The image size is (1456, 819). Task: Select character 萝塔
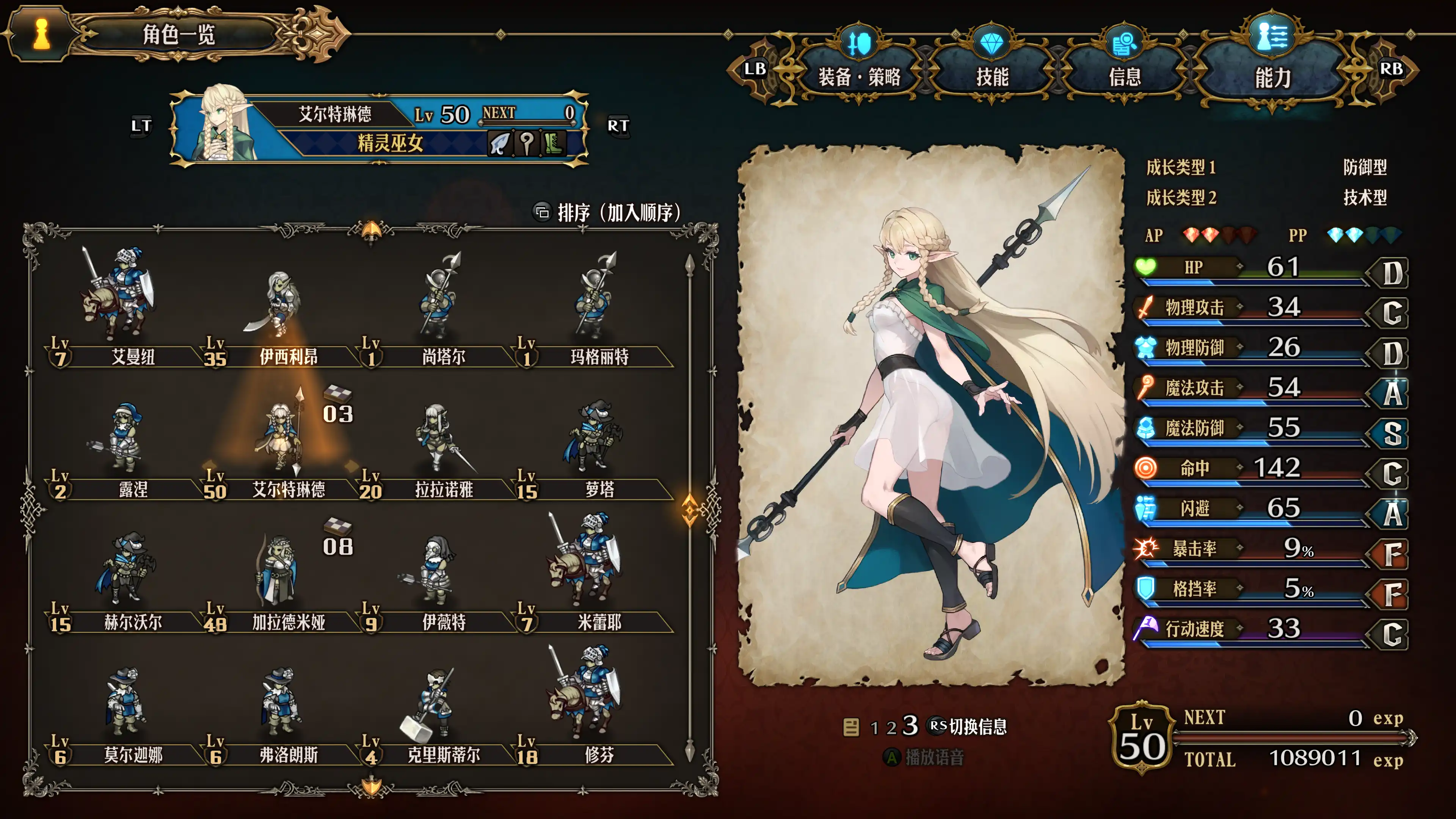pyautogui.click(x=593, y=438)
